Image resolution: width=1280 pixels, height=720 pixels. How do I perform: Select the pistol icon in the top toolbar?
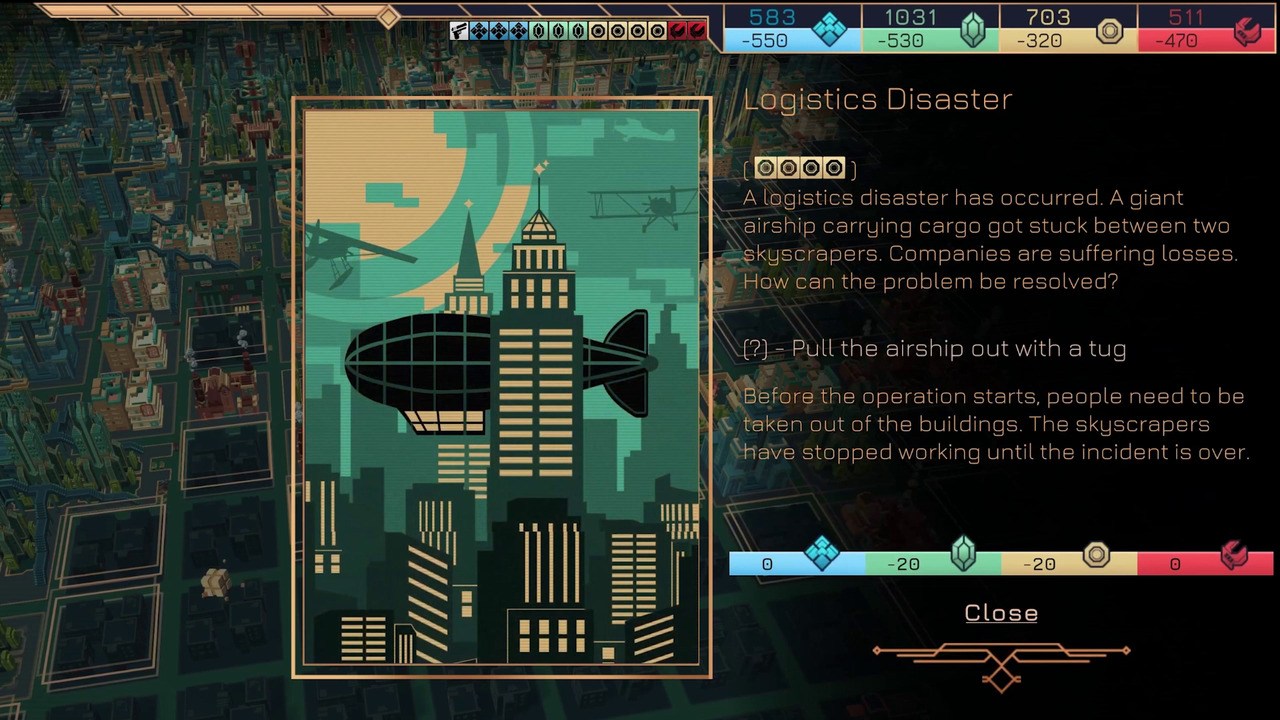458,32
